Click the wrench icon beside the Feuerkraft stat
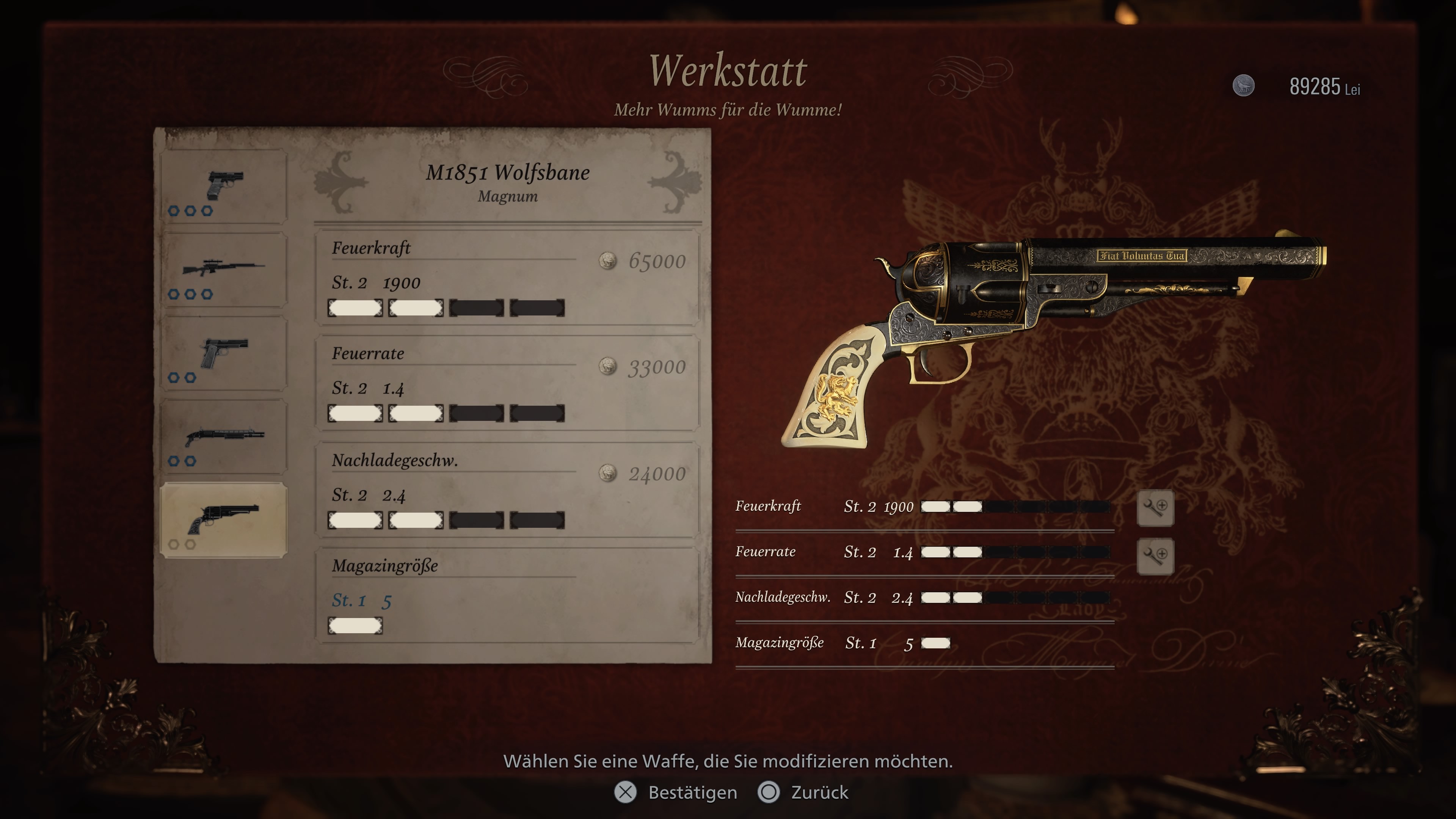 pyautogui.click(x=1155, y=507)
